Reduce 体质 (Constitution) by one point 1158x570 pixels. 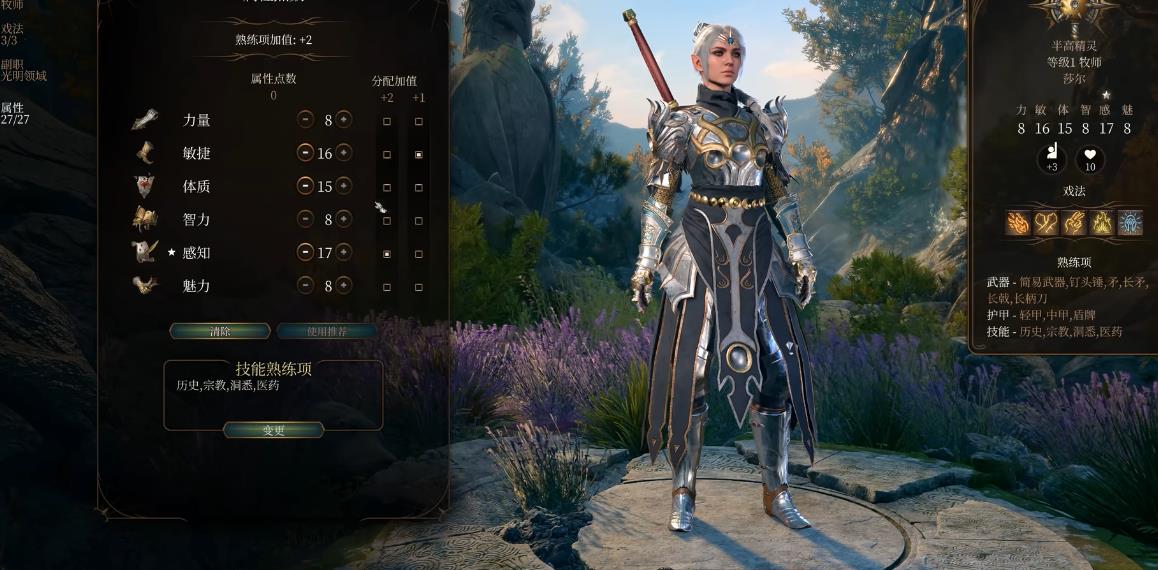tap(305, 186)
